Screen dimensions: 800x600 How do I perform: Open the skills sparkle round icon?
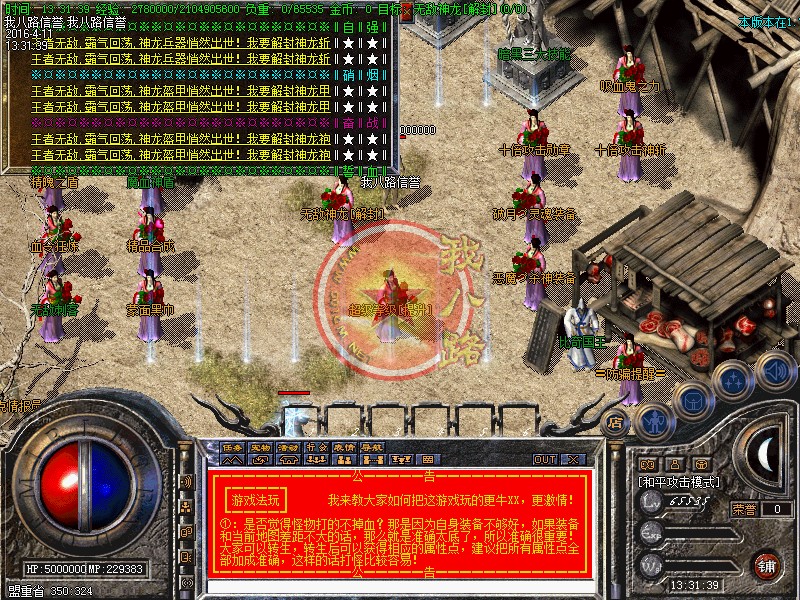[x=733, y=379]
